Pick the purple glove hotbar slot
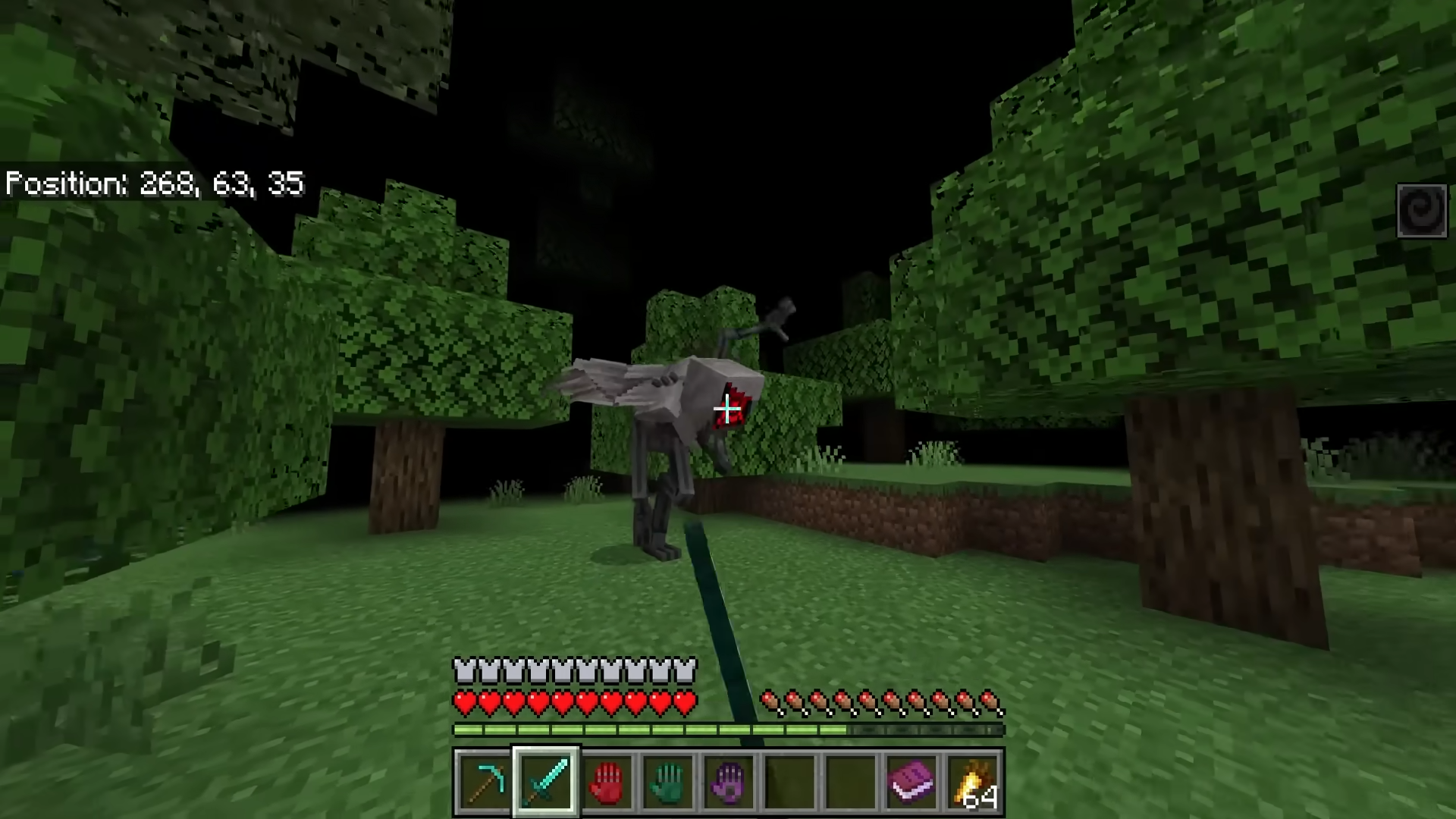This screenshot has height=819, width=1456. pos(729,782)
